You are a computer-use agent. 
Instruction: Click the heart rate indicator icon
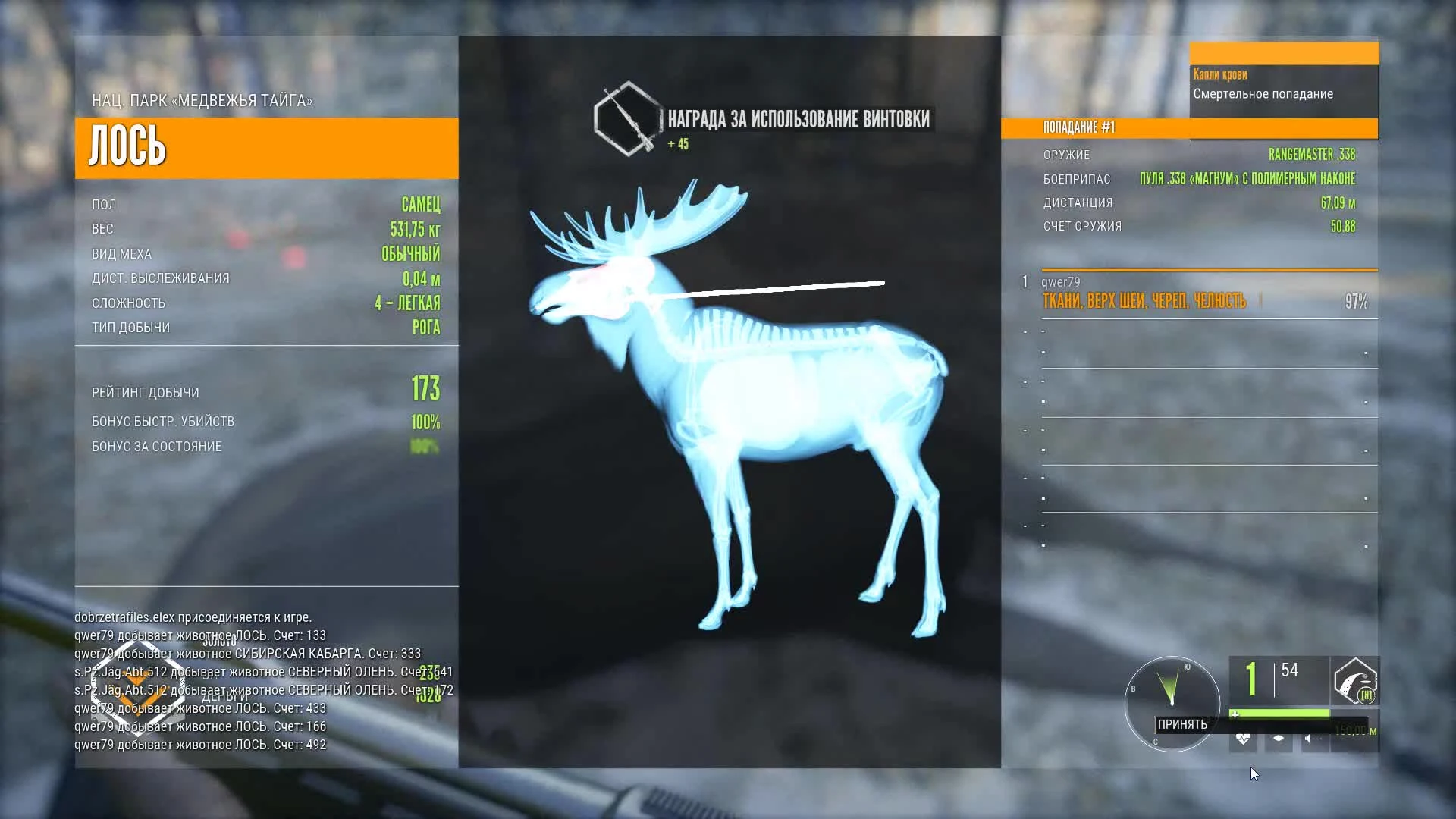click(1244, 739)
